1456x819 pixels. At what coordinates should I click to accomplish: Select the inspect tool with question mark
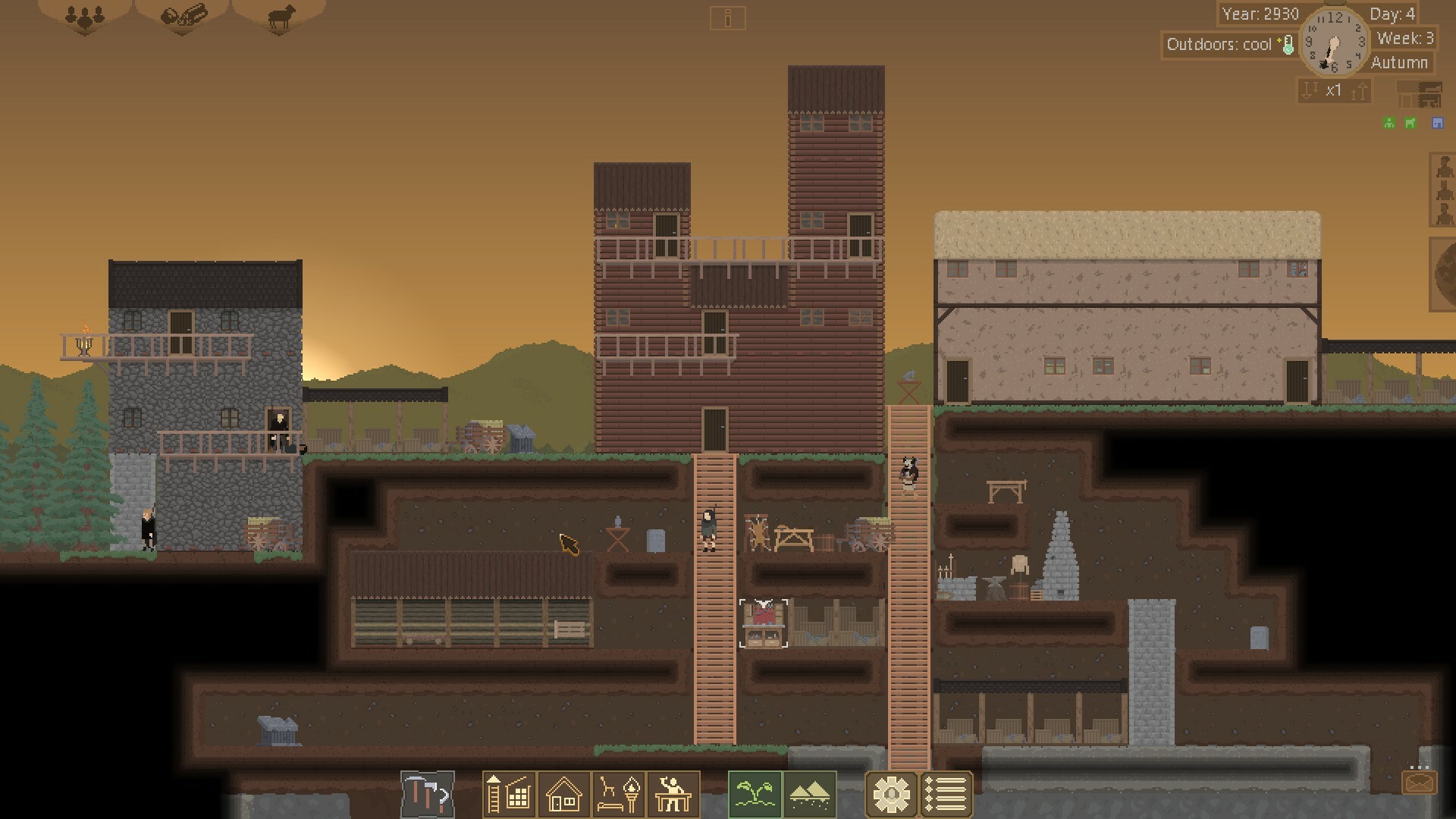(x=427, y=794)
